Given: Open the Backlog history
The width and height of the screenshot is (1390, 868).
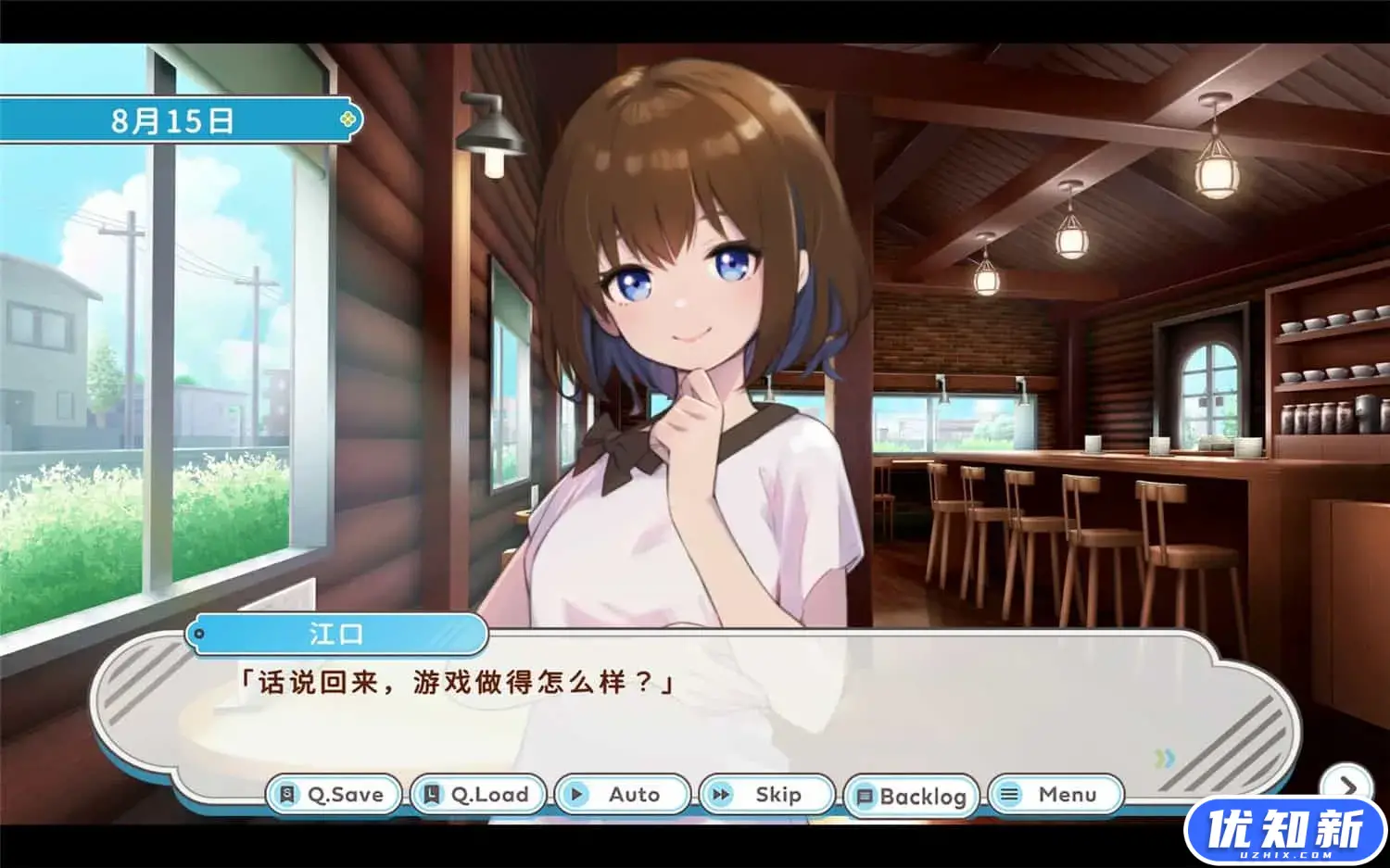Looking at the screenshot, I should point(913,794).
